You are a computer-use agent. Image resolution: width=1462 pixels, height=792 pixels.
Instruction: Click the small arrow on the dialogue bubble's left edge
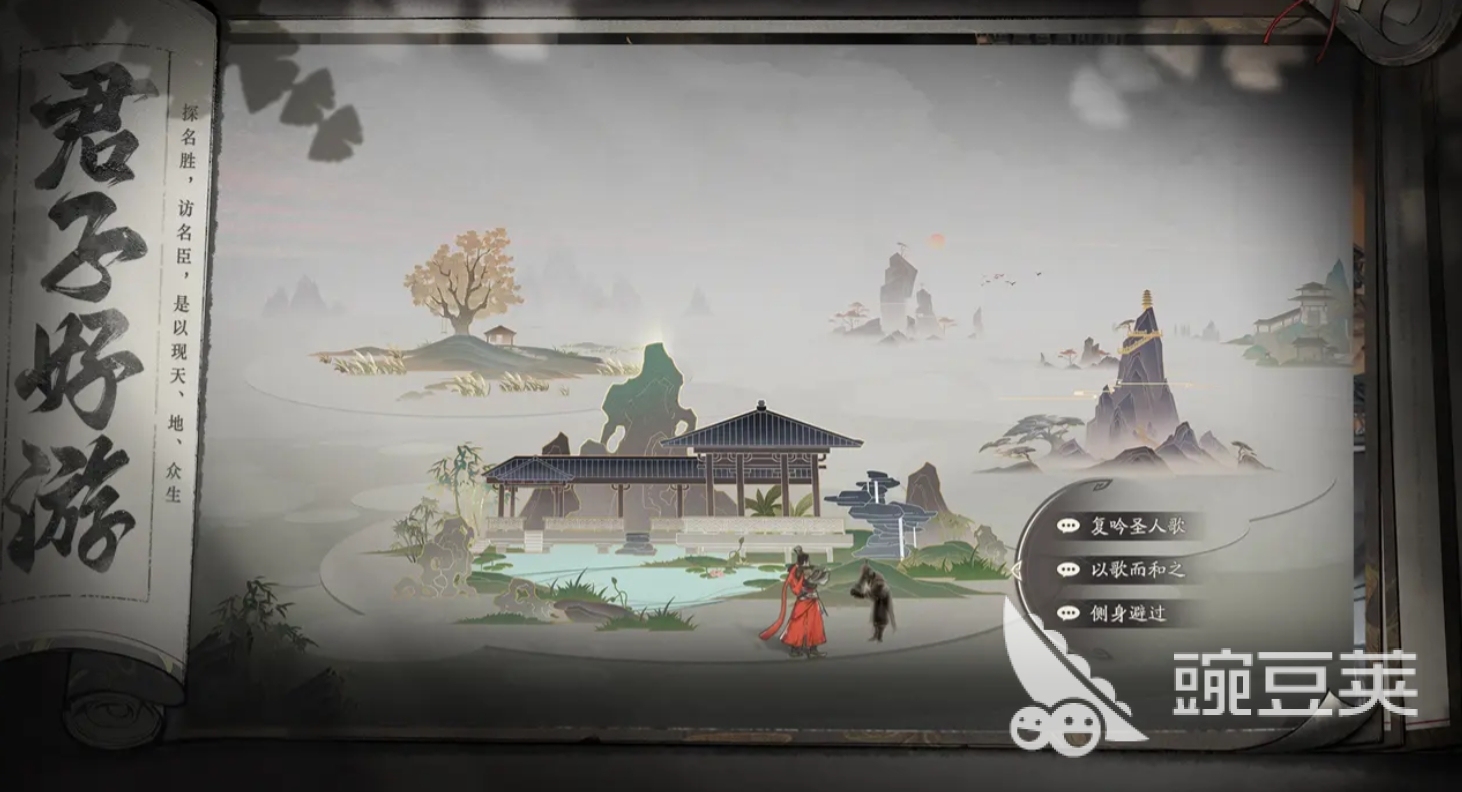pyautogui.click(x=1017, y=570)
